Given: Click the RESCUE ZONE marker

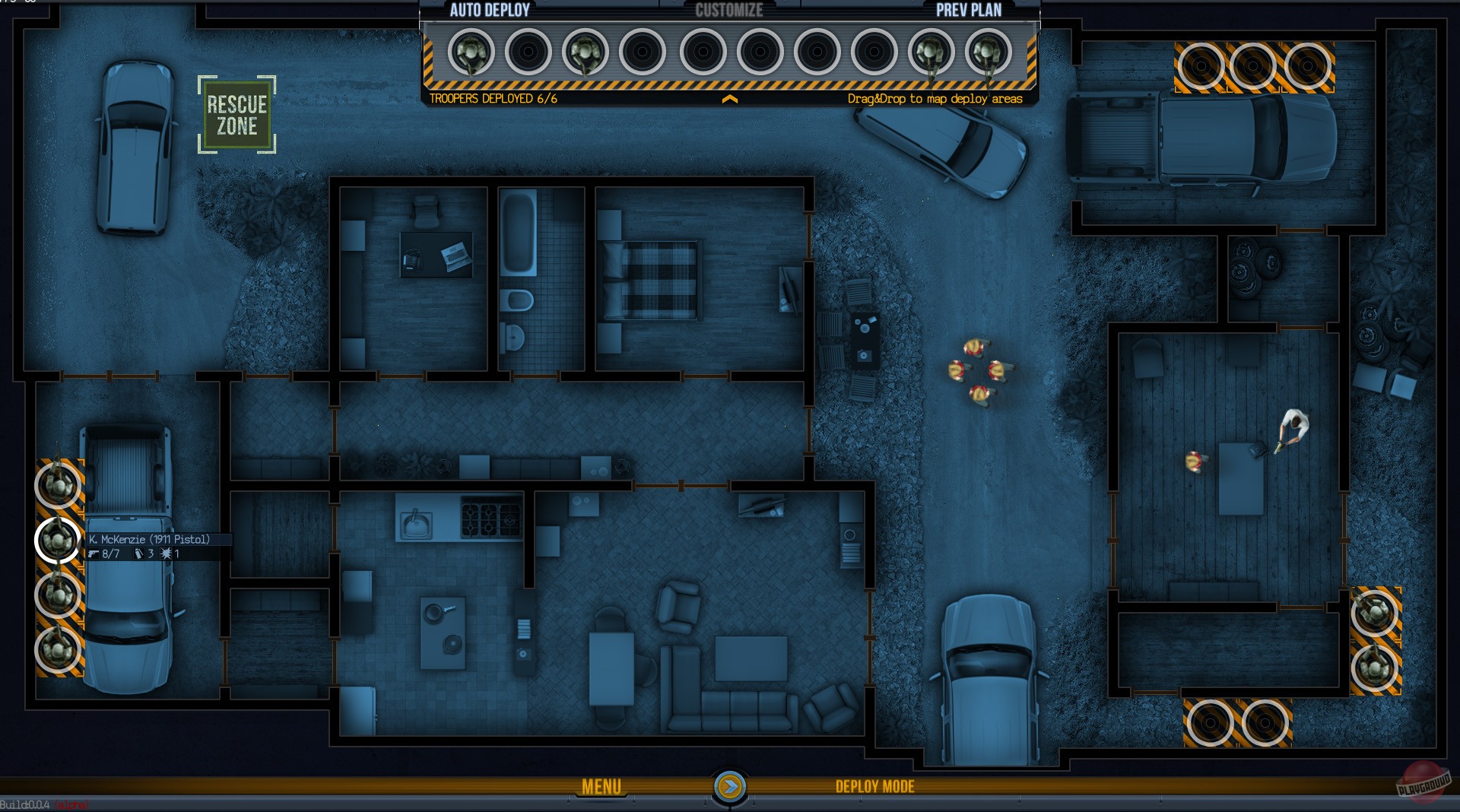Looking at the screenshot, I should 237,113.
